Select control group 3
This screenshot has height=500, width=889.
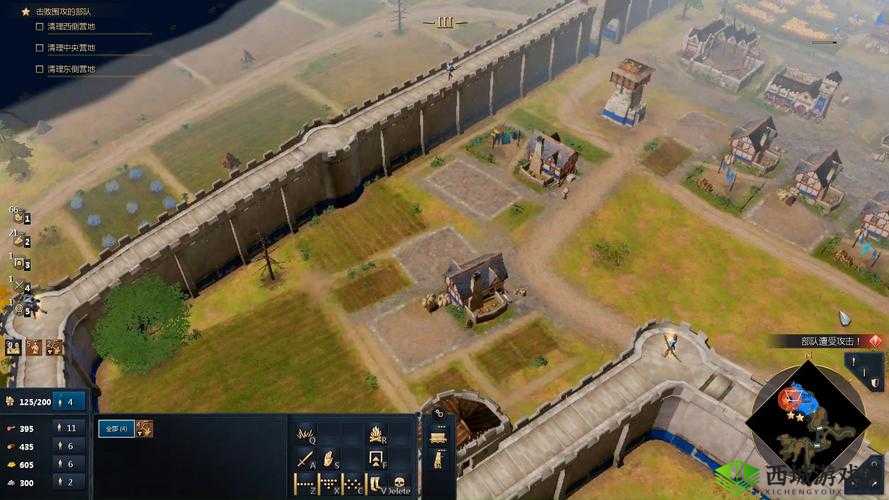[21, 264]
